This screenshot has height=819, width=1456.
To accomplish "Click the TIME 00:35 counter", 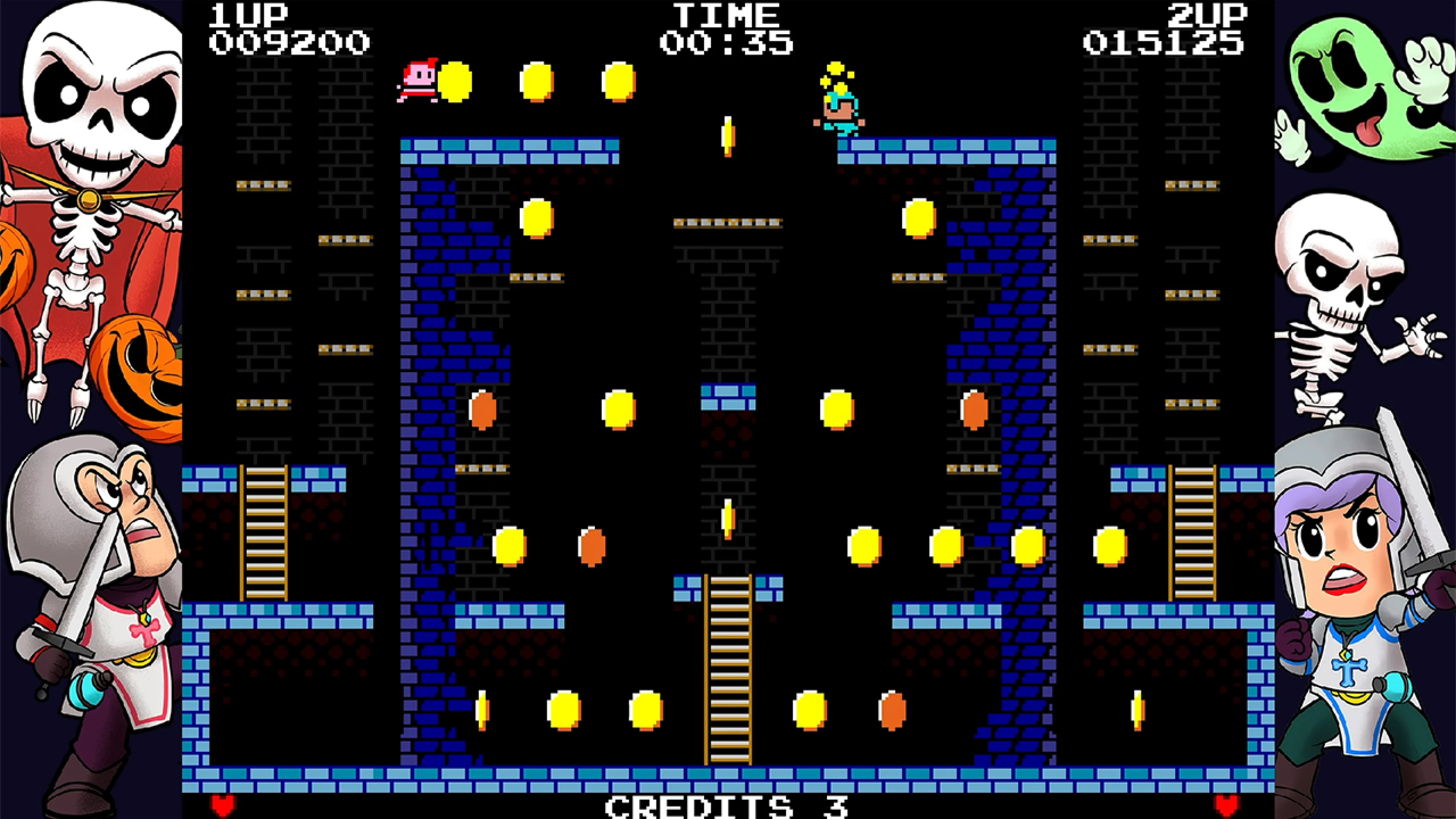I will pos(728,25).
